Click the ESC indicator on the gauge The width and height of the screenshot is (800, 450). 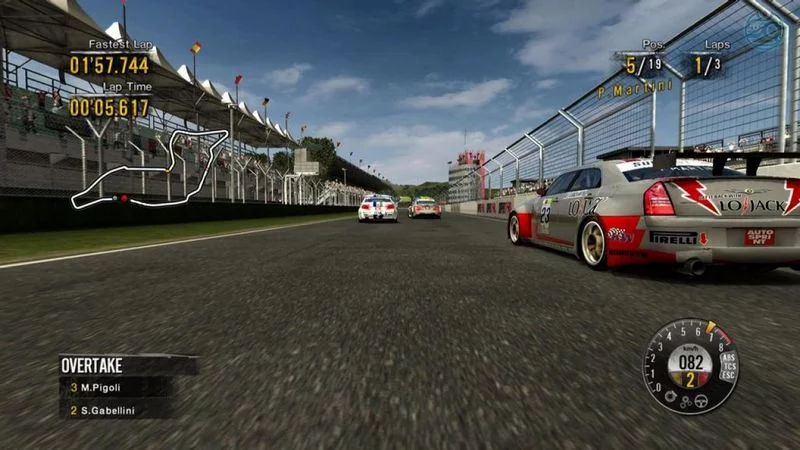click(x=727, y=377)
